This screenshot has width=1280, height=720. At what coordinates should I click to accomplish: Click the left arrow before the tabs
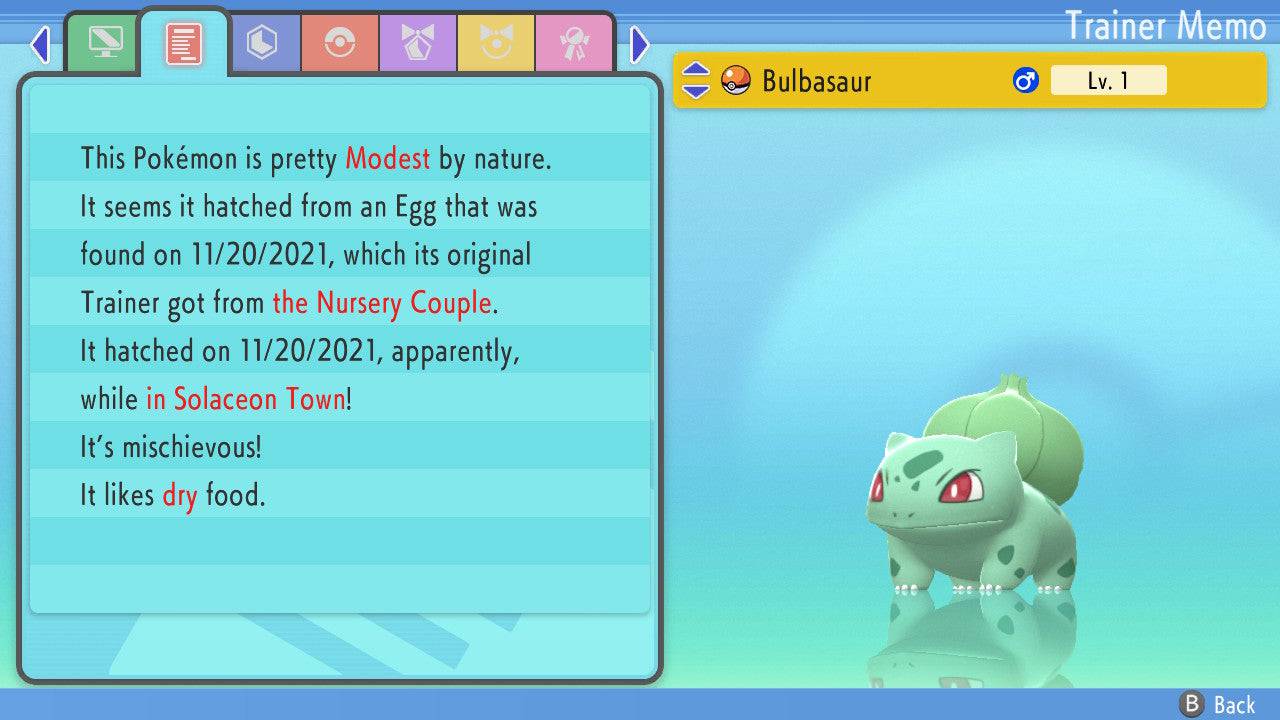40,44
